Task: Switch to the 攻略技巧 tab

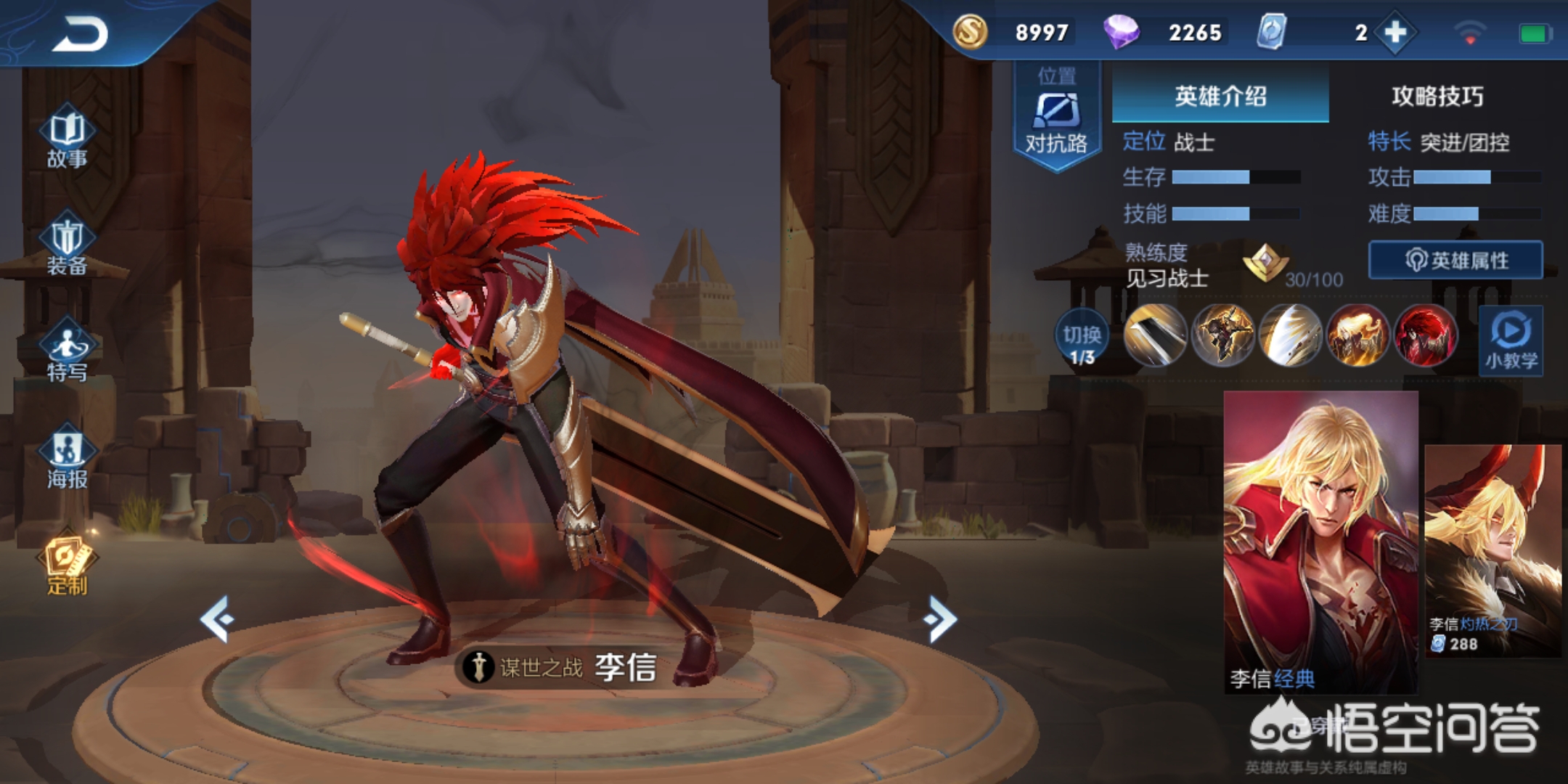Action: (1437, 96)
